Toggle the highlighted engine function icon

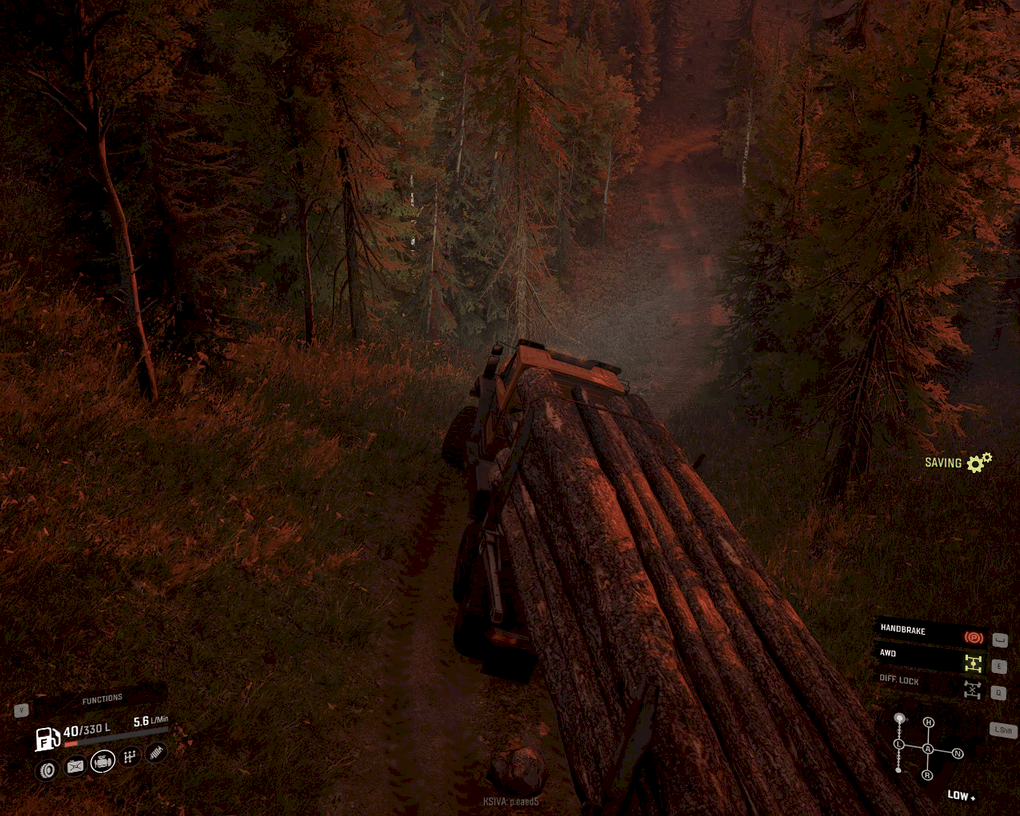pos(102,762)
